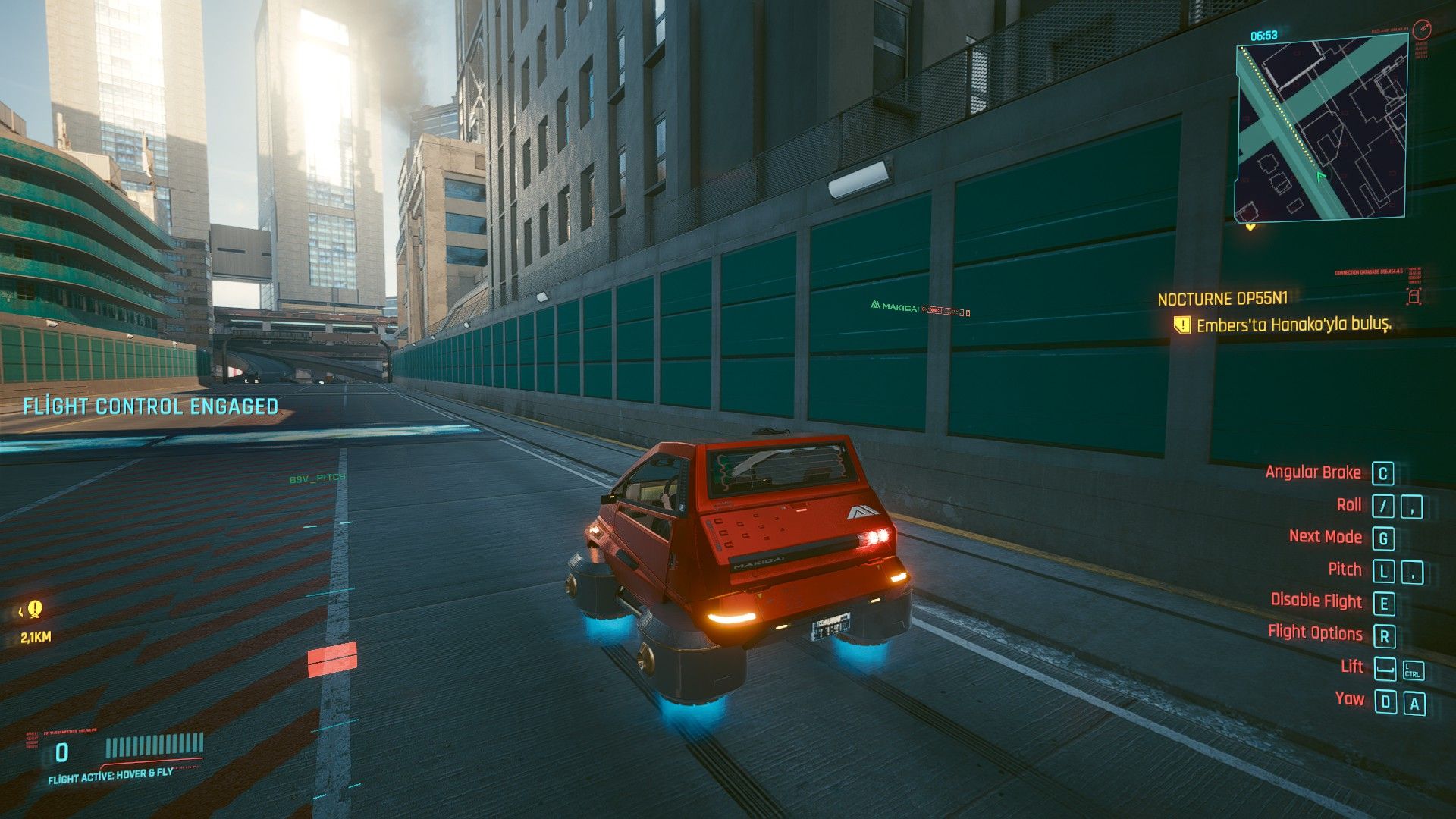Select the yellow quest waypoint marker showing 2,1KM

[x=34, y=609]
